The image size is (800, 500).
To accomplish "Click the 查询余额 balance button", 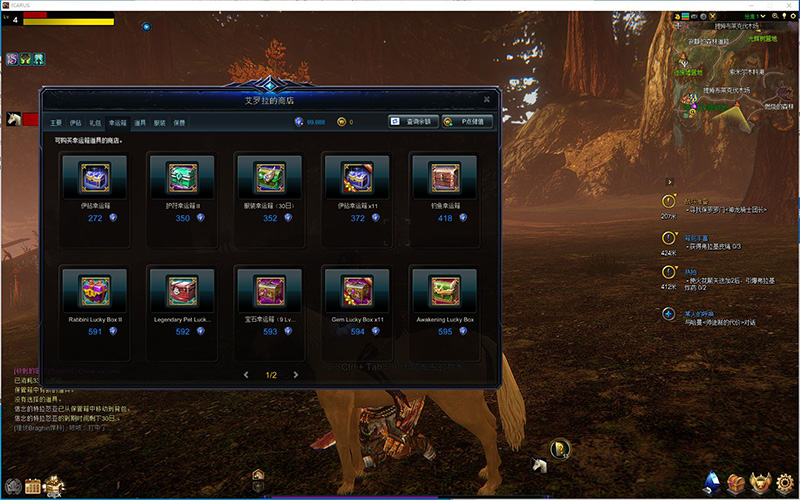I will coord(414,122).
